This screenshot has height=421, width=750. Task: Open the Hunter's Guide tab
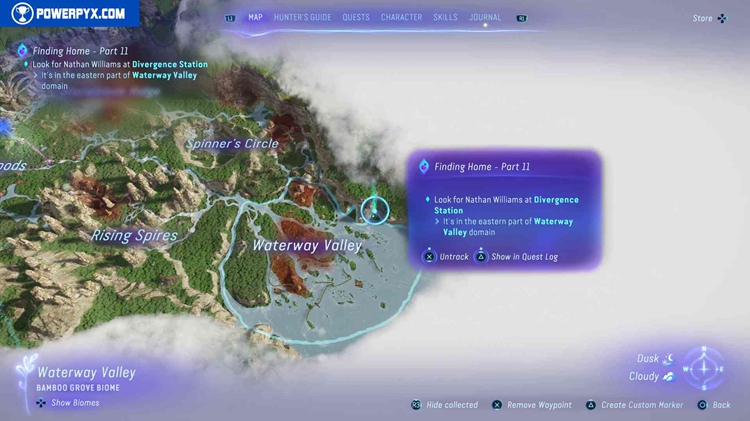pyautogui.click(x=302, y=17)
